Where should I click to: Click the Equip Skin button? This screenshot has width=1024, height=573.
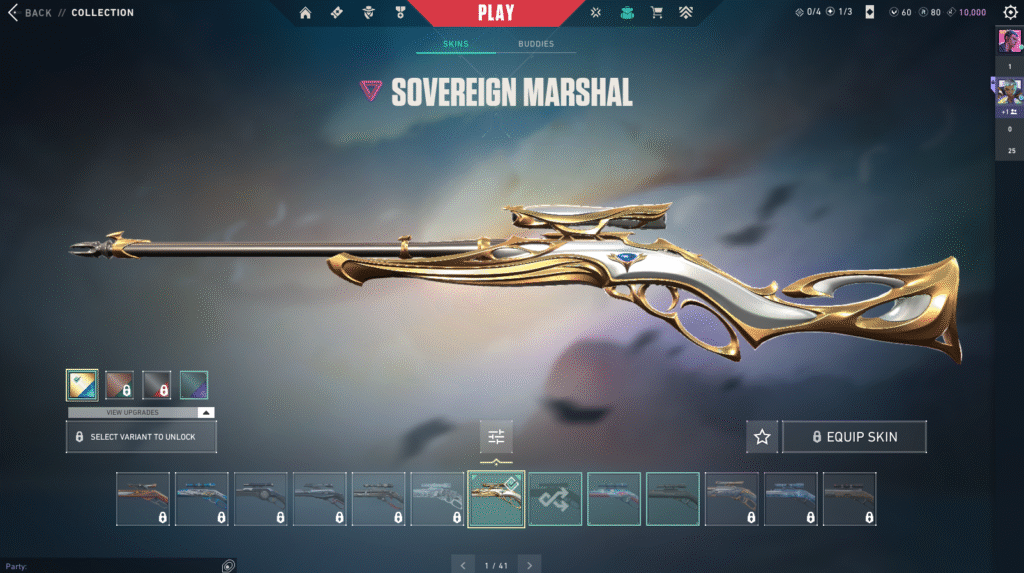point(854,437)
